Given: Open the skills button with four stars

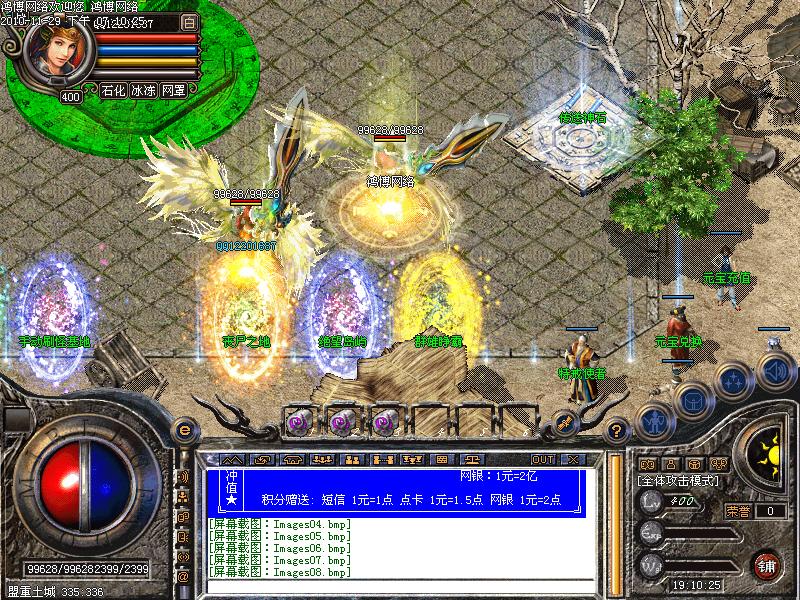Looking at the screenshot, I should tap(735, 381).
